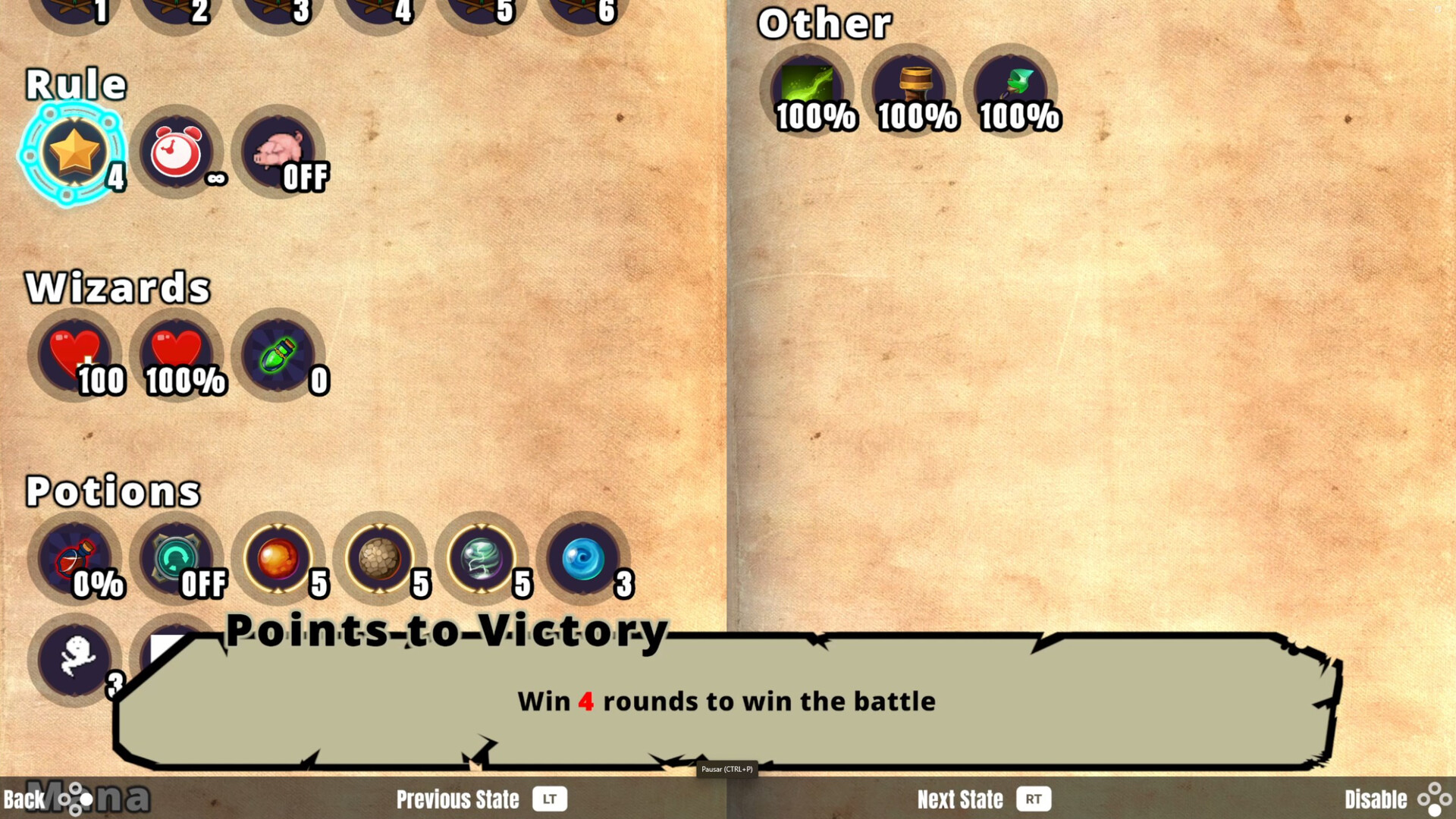Screen dimensions: 1456x819
Task: Click Previous State at the bottom bar
Action: pyautogui.click(x=458, y=799)
